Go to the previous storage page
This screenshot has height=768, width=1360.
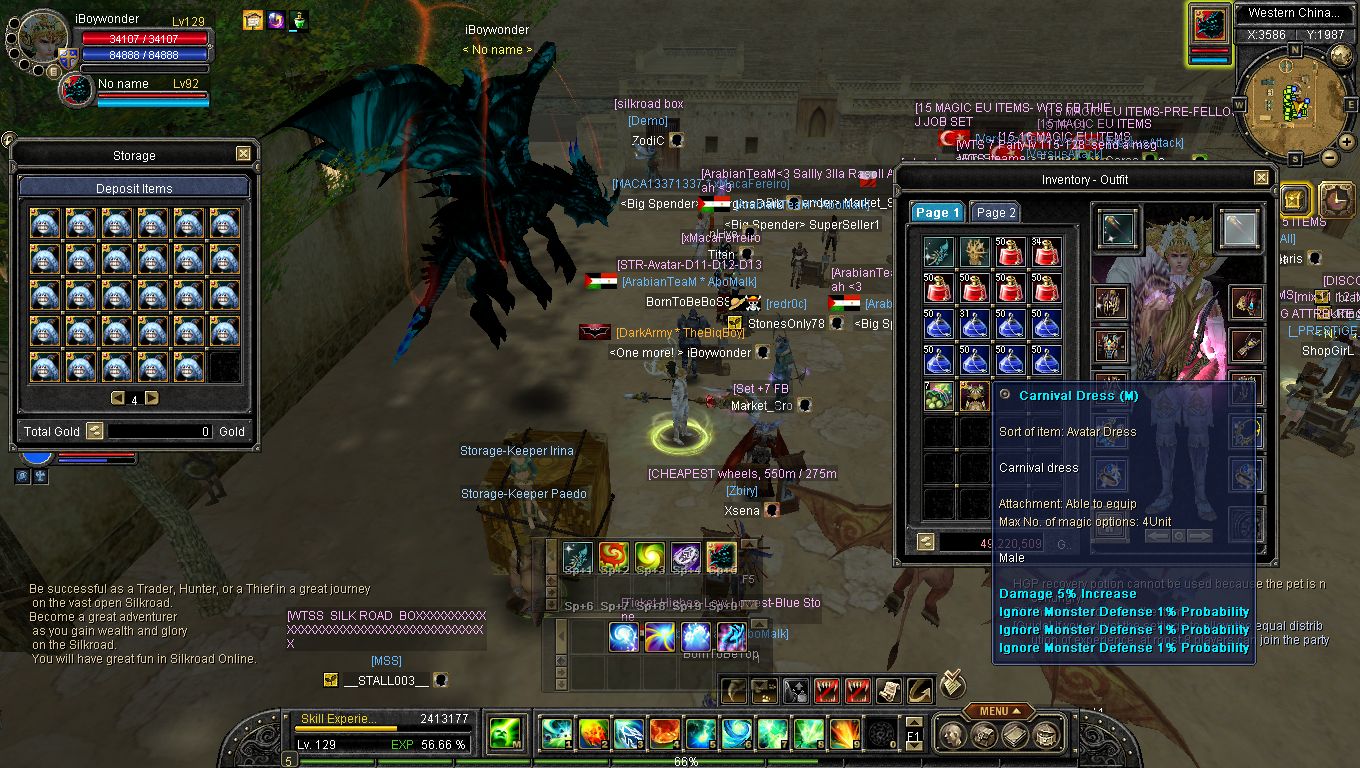117,398
